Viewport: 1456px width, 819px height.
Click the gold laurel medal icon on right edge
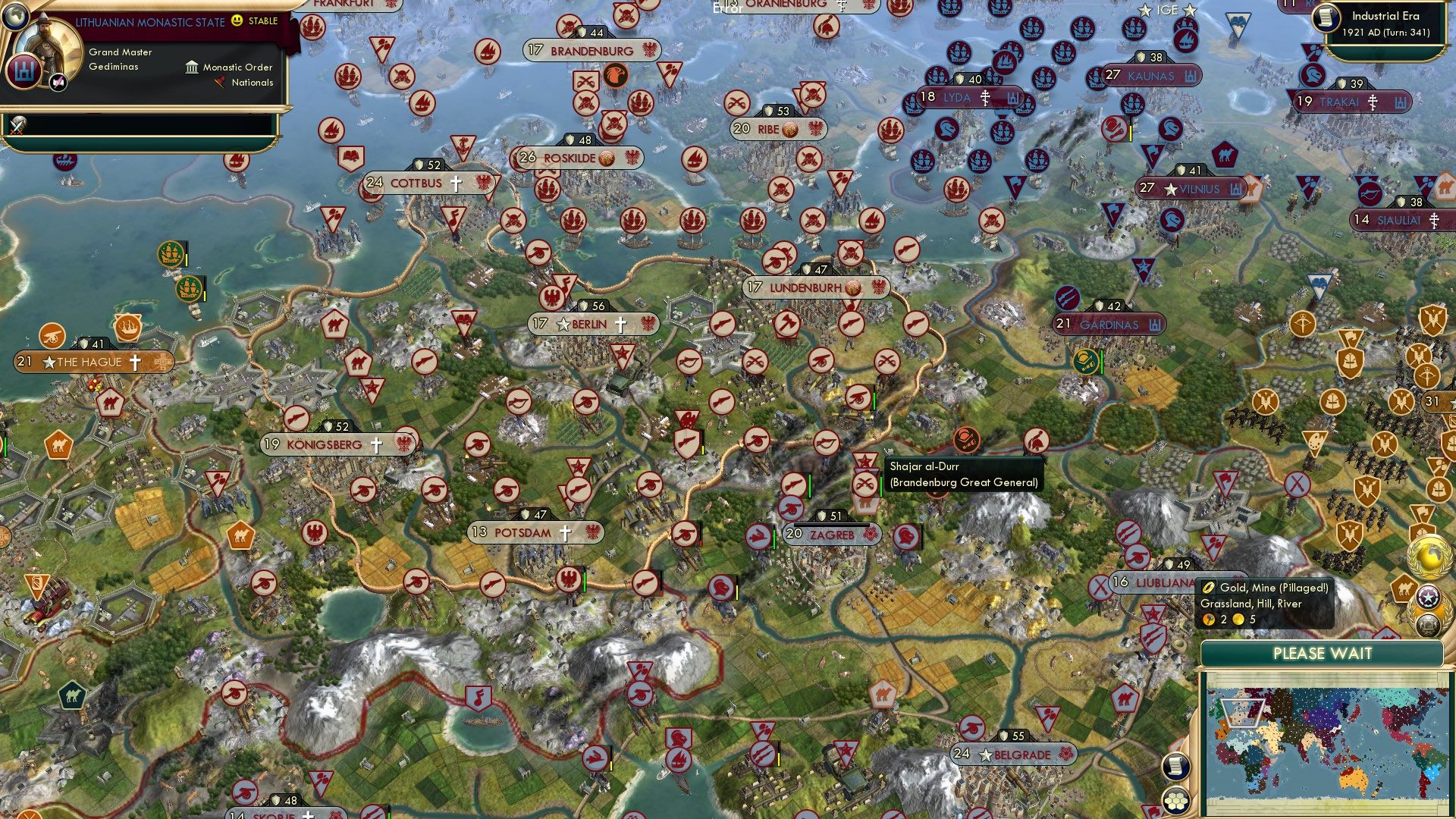(1428, 556)
